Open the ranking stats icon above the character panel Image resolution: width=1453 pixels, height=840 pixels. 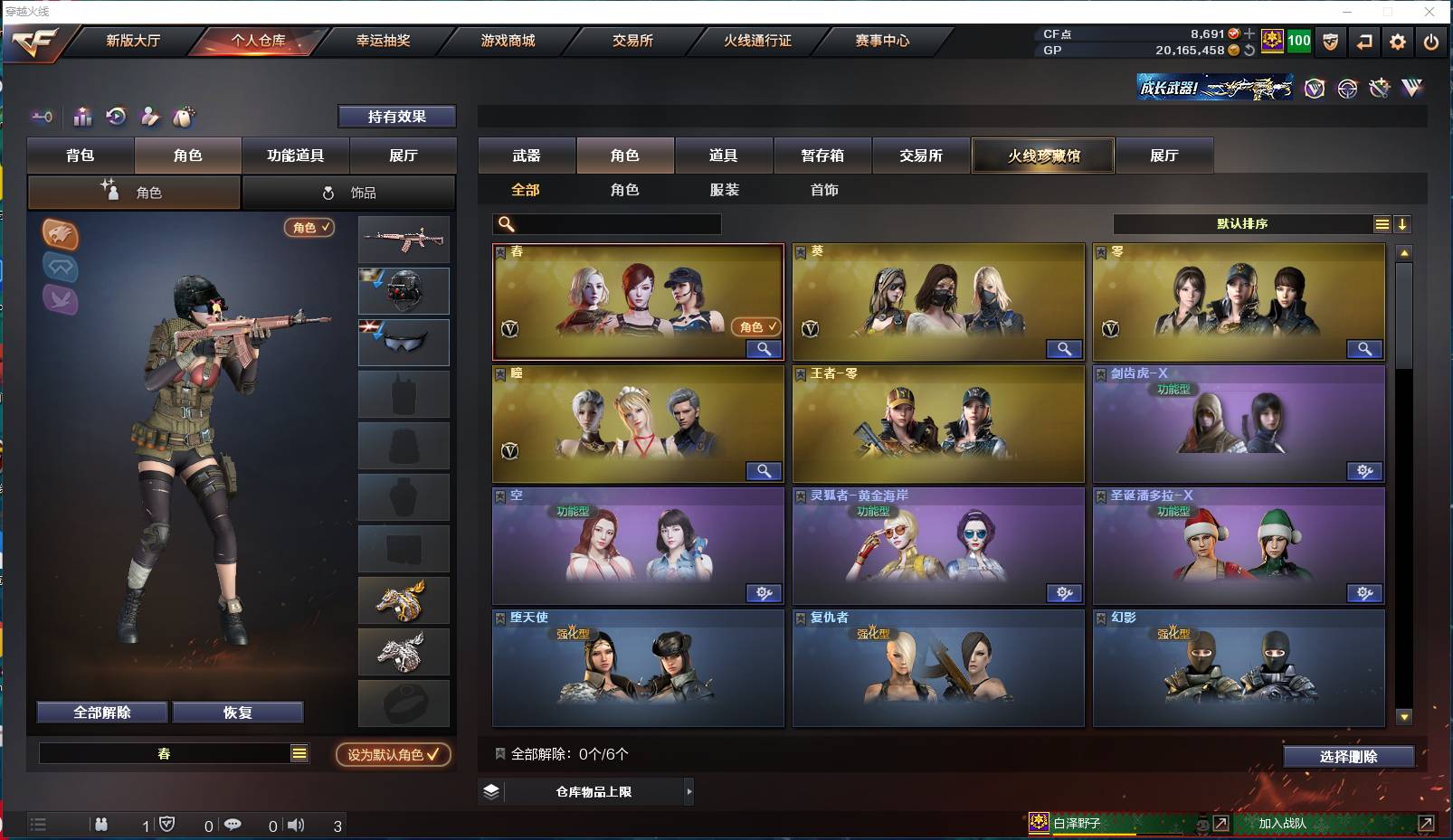82,117
